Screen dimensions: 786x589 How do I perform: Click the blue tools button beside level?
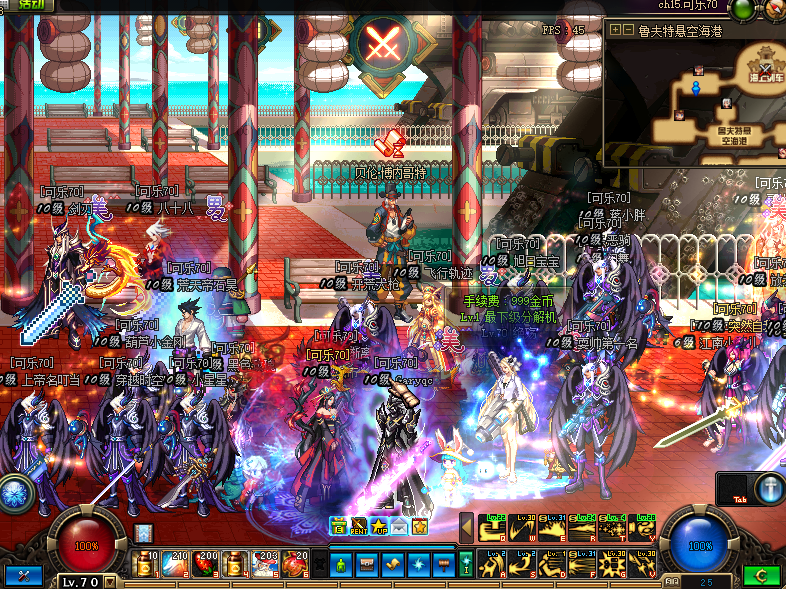coord(24,576)
